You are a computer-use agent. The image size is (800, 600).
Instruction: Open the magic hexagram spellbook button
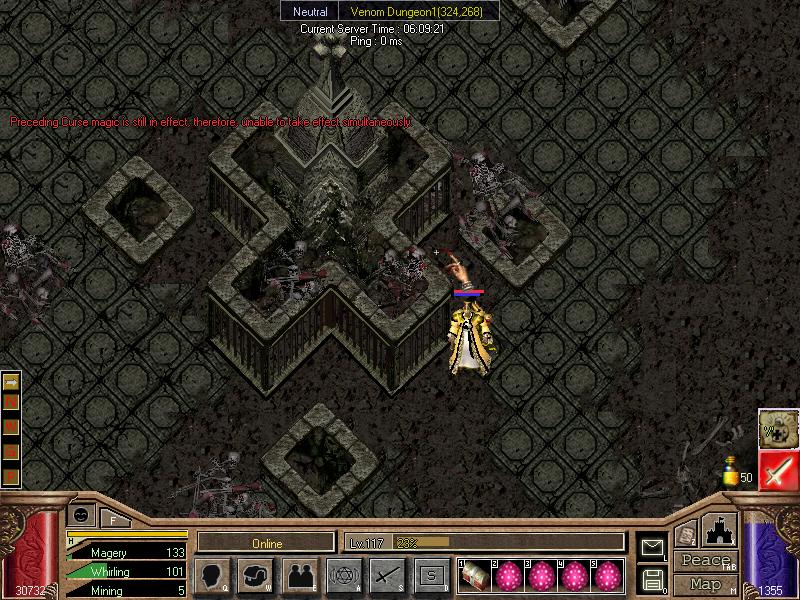point(343,576)
